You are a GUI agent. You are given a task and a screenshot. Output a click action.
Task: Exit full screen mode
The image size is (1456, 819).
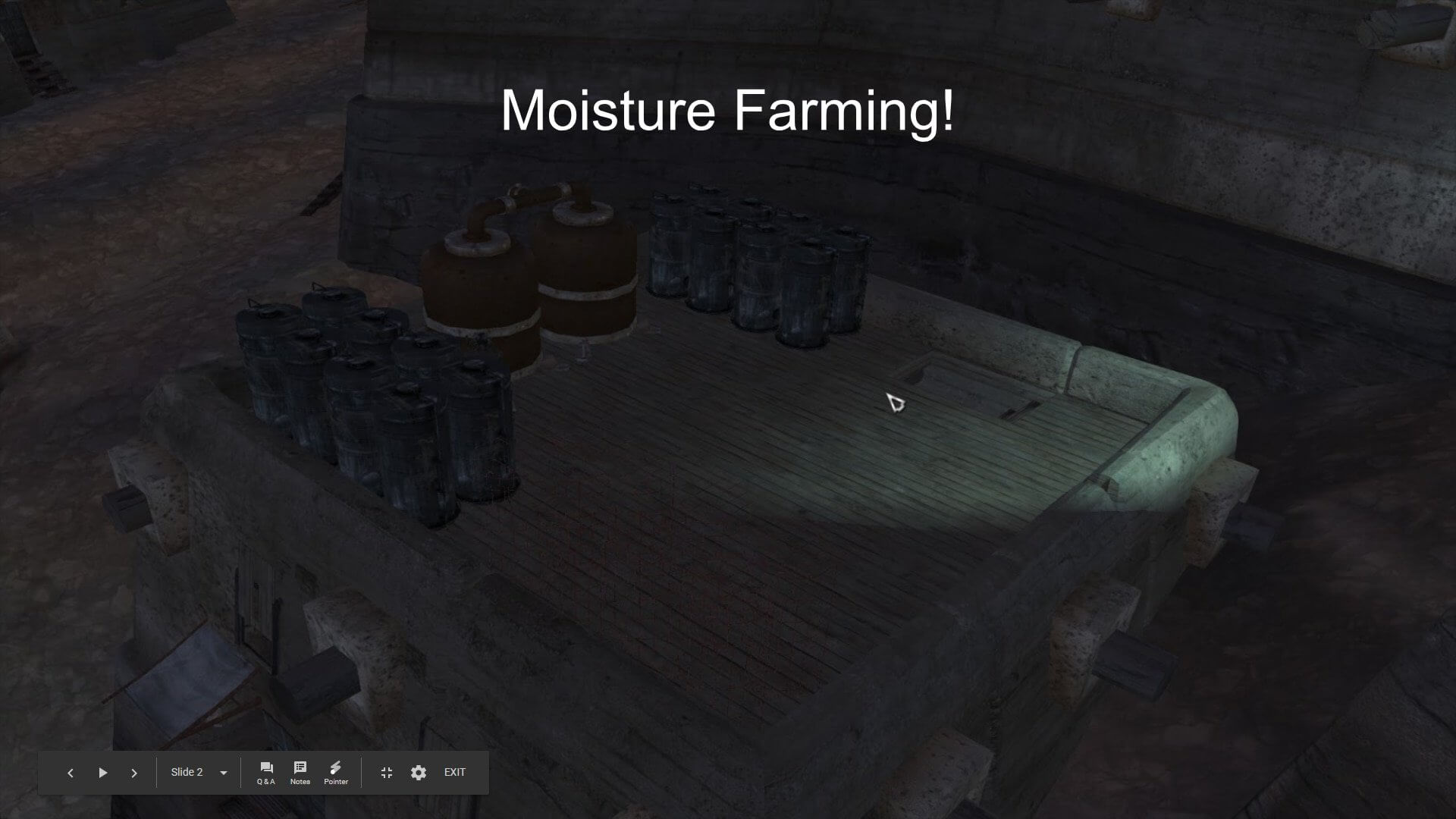(x=387, y=773)
